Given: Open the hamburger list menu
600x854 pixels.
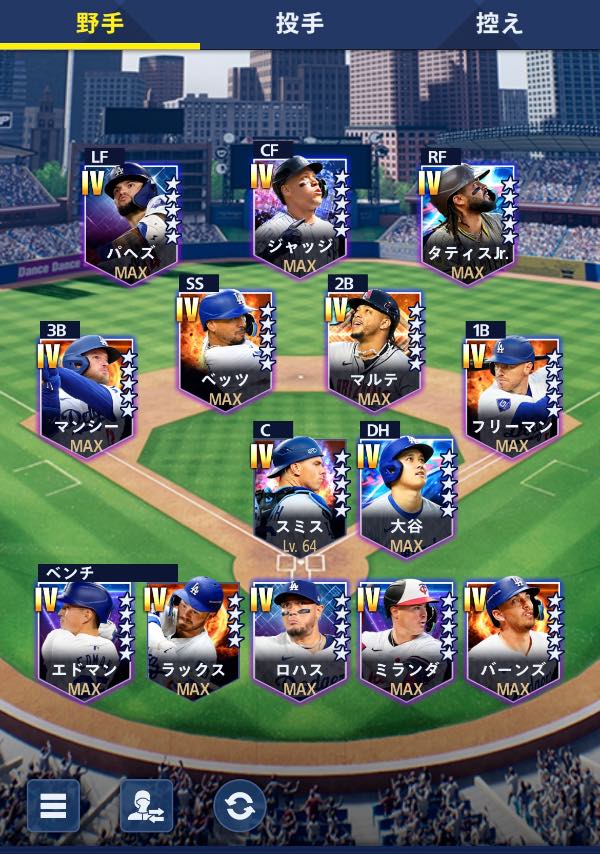Looking at the screenshot, I should [53, 806].
